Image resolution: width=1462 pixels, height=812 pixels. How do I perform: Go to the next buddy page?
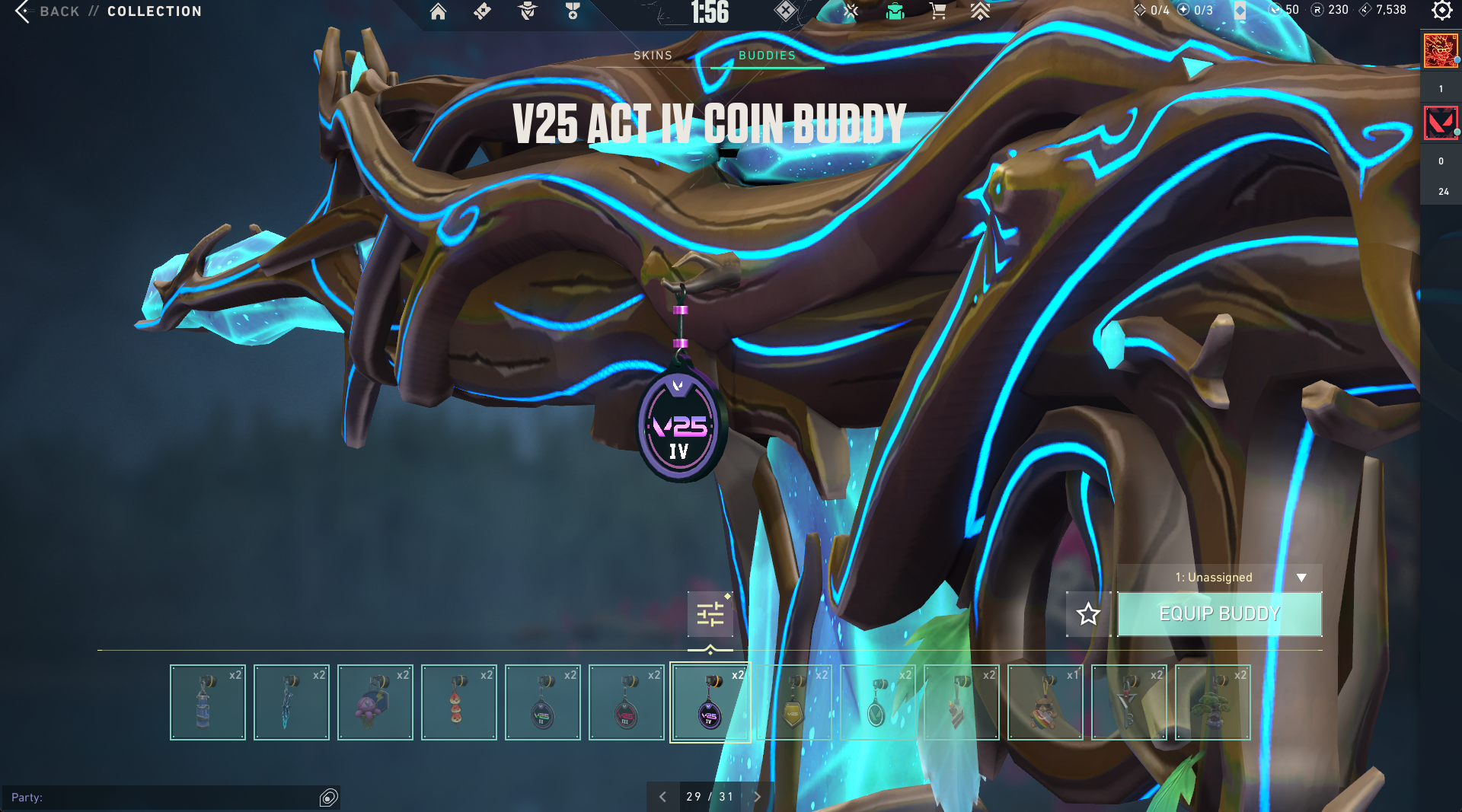pos(757,797)
